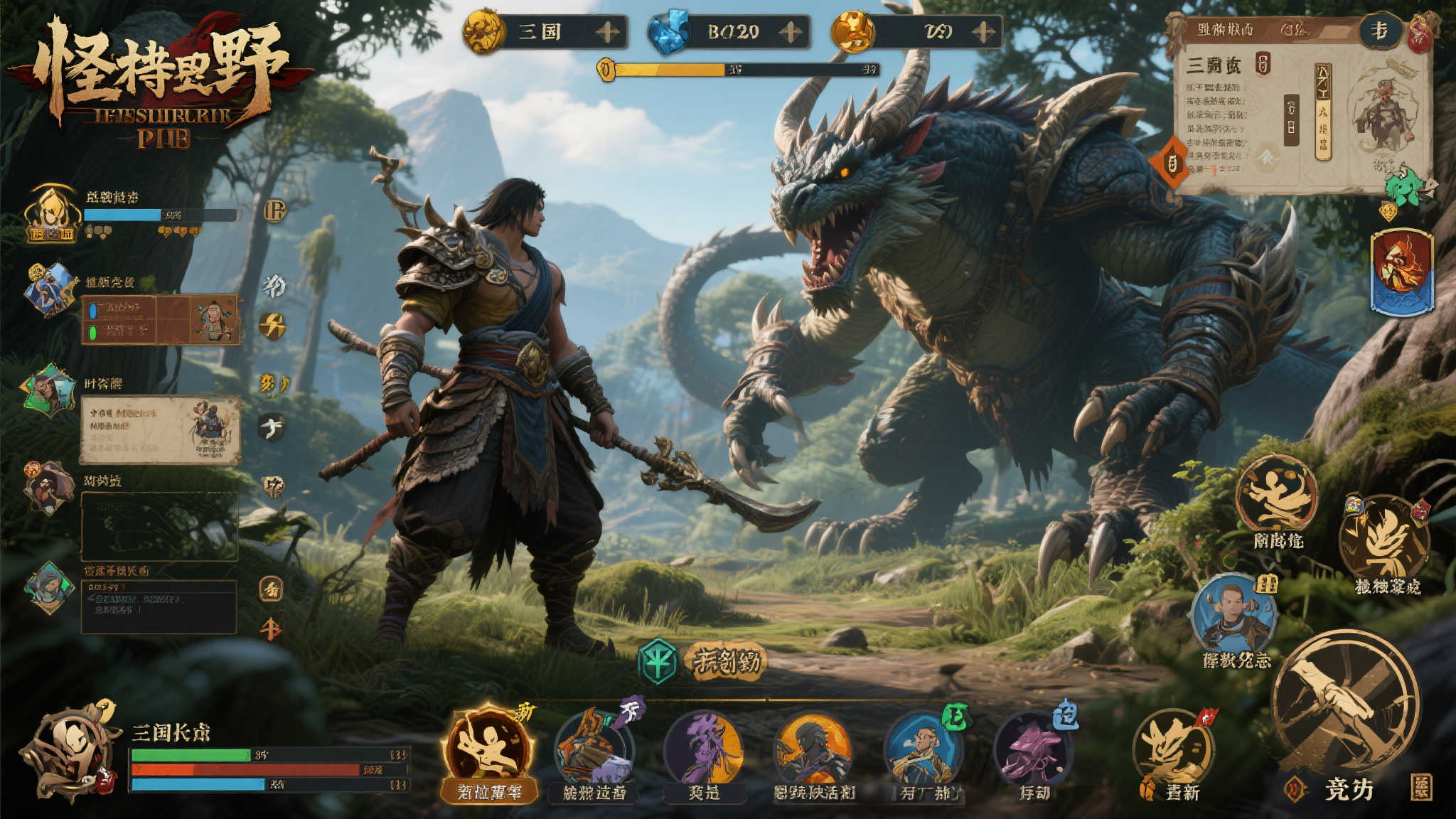1456x819 pixels.
Task: Click the round dark button atop the quest scroll
Action: click(x=1379, y=31)
